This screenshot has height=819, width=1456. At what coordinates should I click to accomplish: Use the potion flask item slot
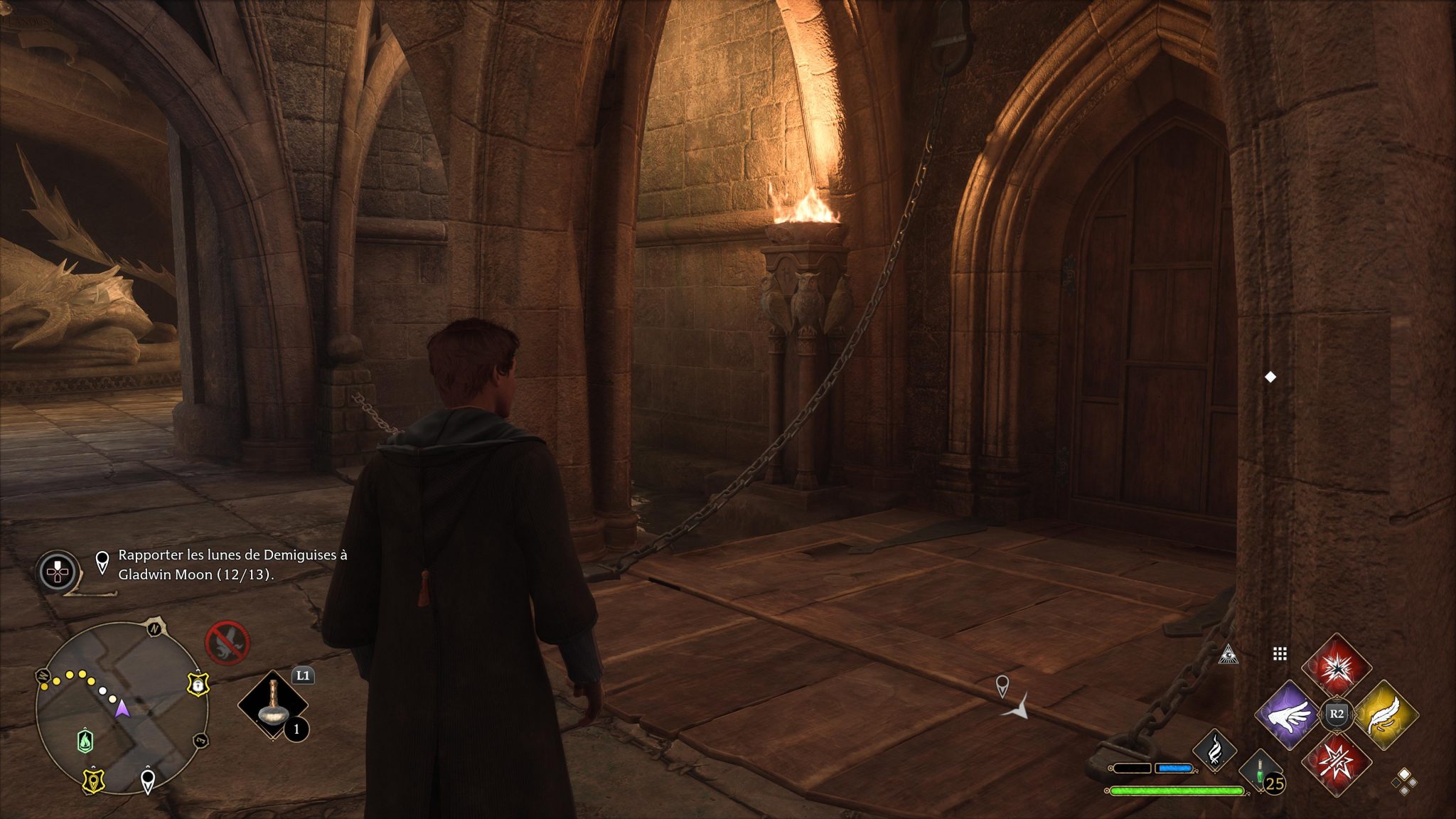273,705
